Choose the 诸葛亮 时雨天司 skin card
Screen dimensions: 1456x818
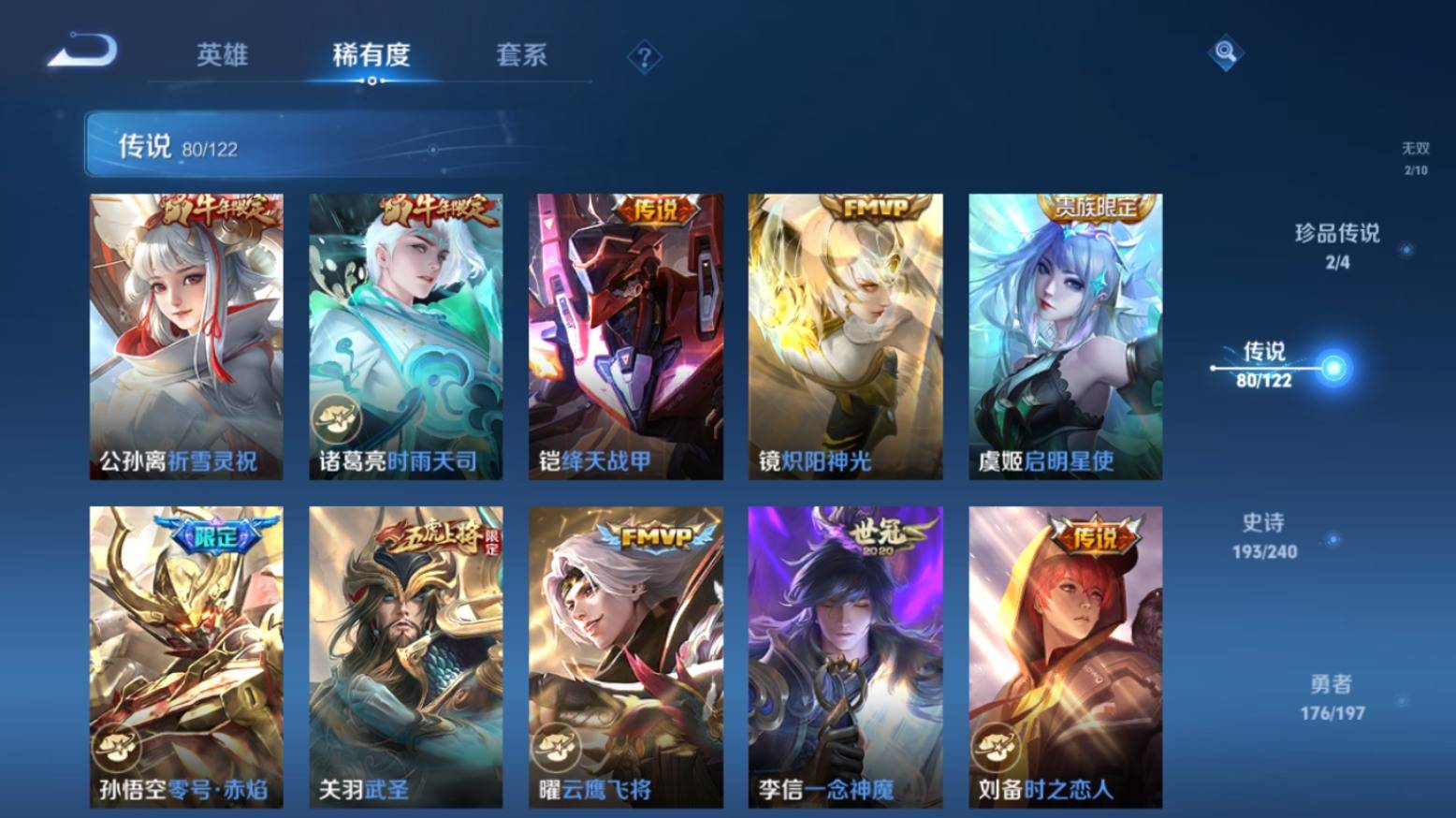405,337
